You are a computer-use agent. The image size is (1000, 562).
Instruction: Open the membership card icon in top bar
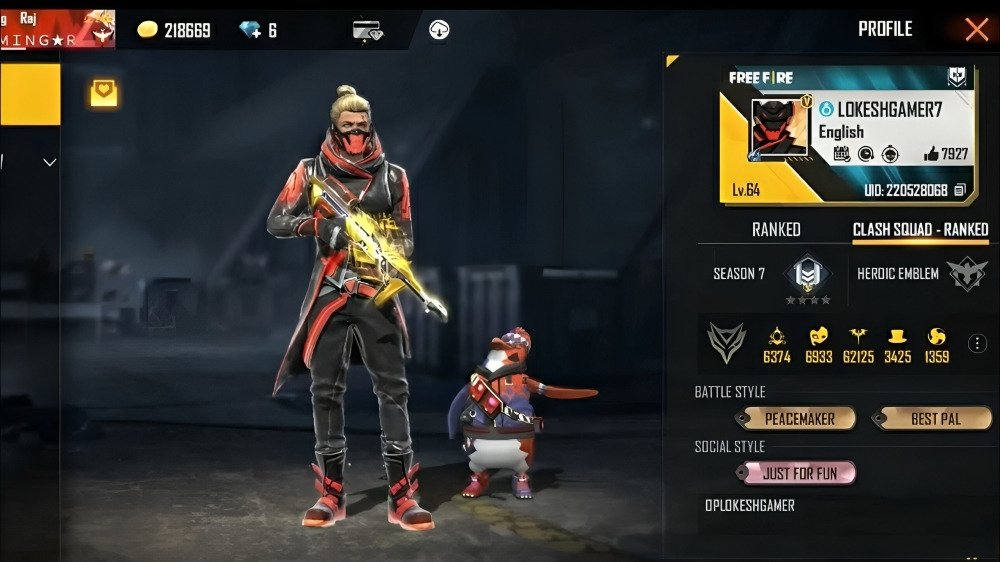367,30
